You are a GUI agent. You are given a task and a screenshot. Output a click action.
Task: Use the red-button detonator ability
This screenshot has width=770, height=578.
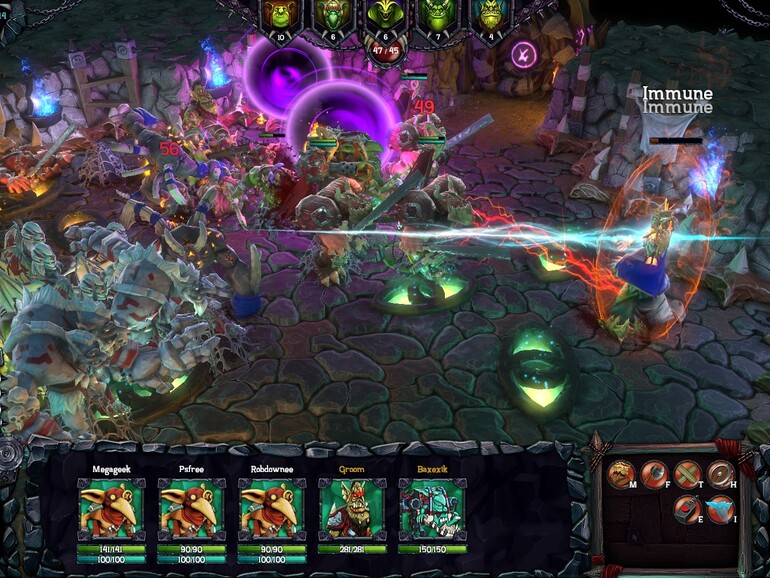(688, 507)
